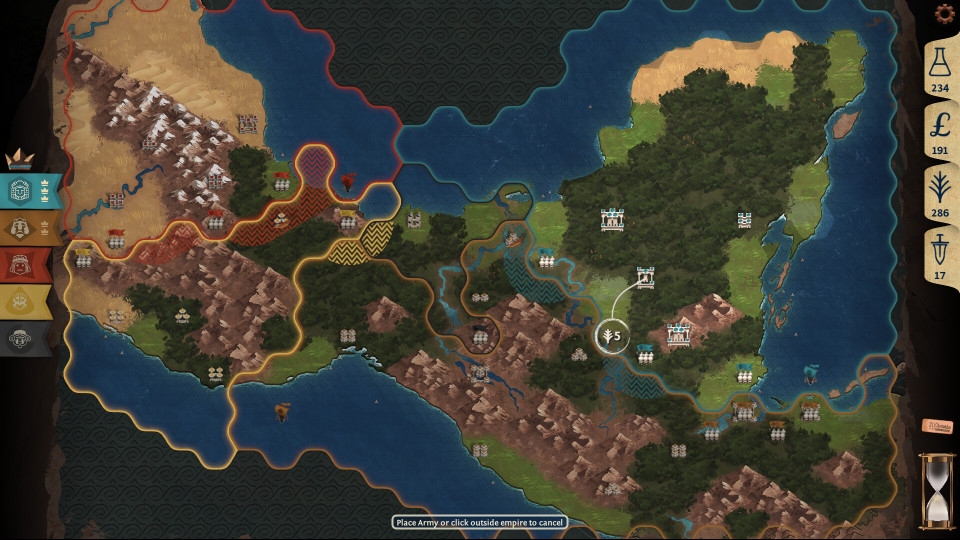The height and width of the screenshot is (540, 960).
Task: Click the army placement marker showing 5
Action: pos(608,336)
